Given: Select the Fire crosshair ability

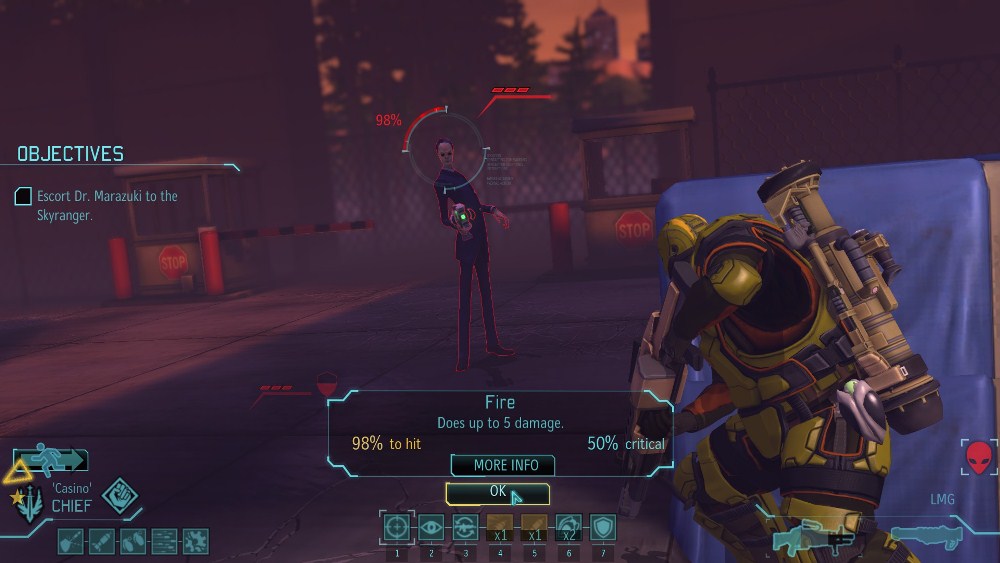Looking at the screenshot, I should pos(397,527).
